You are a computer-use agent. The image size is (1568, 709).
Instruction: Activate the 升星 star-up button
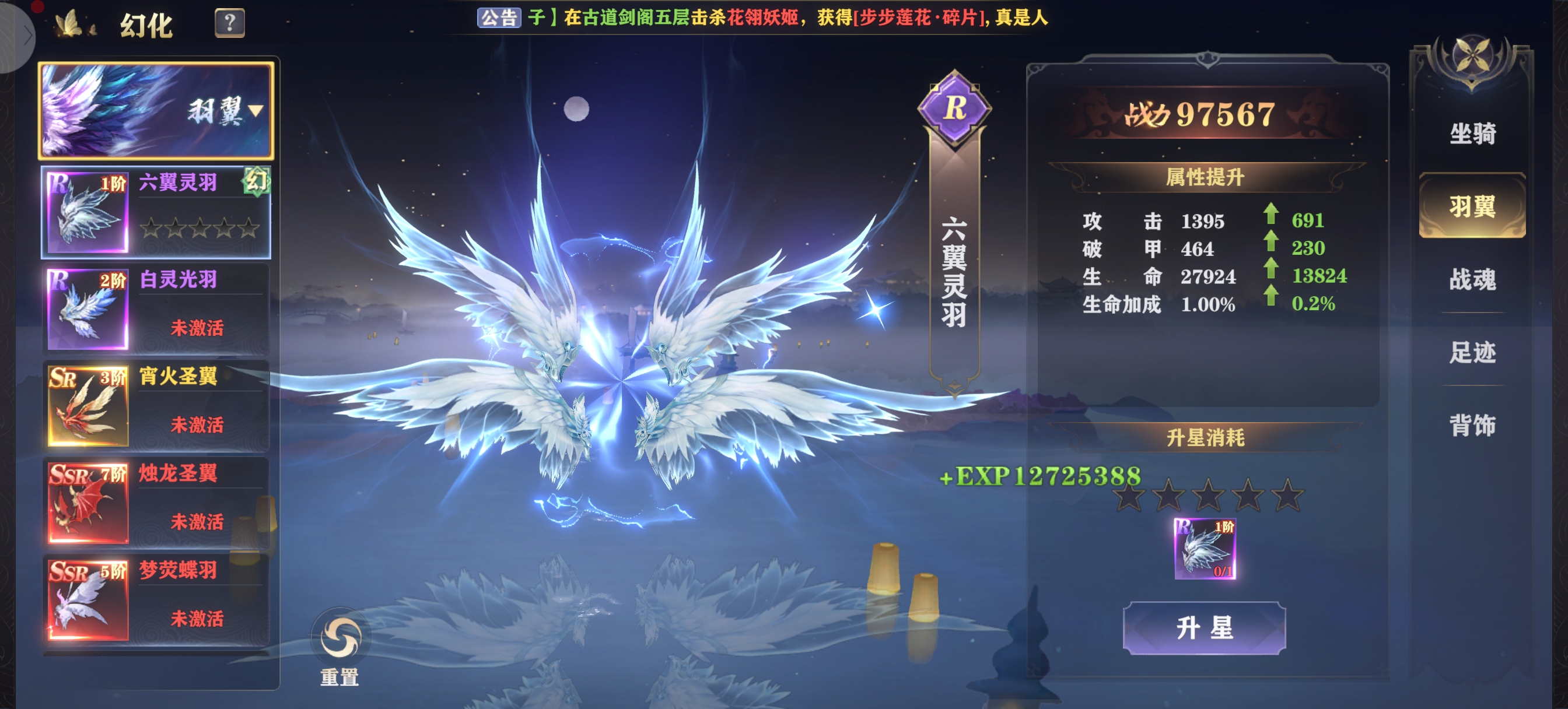tap(1204, 627)
